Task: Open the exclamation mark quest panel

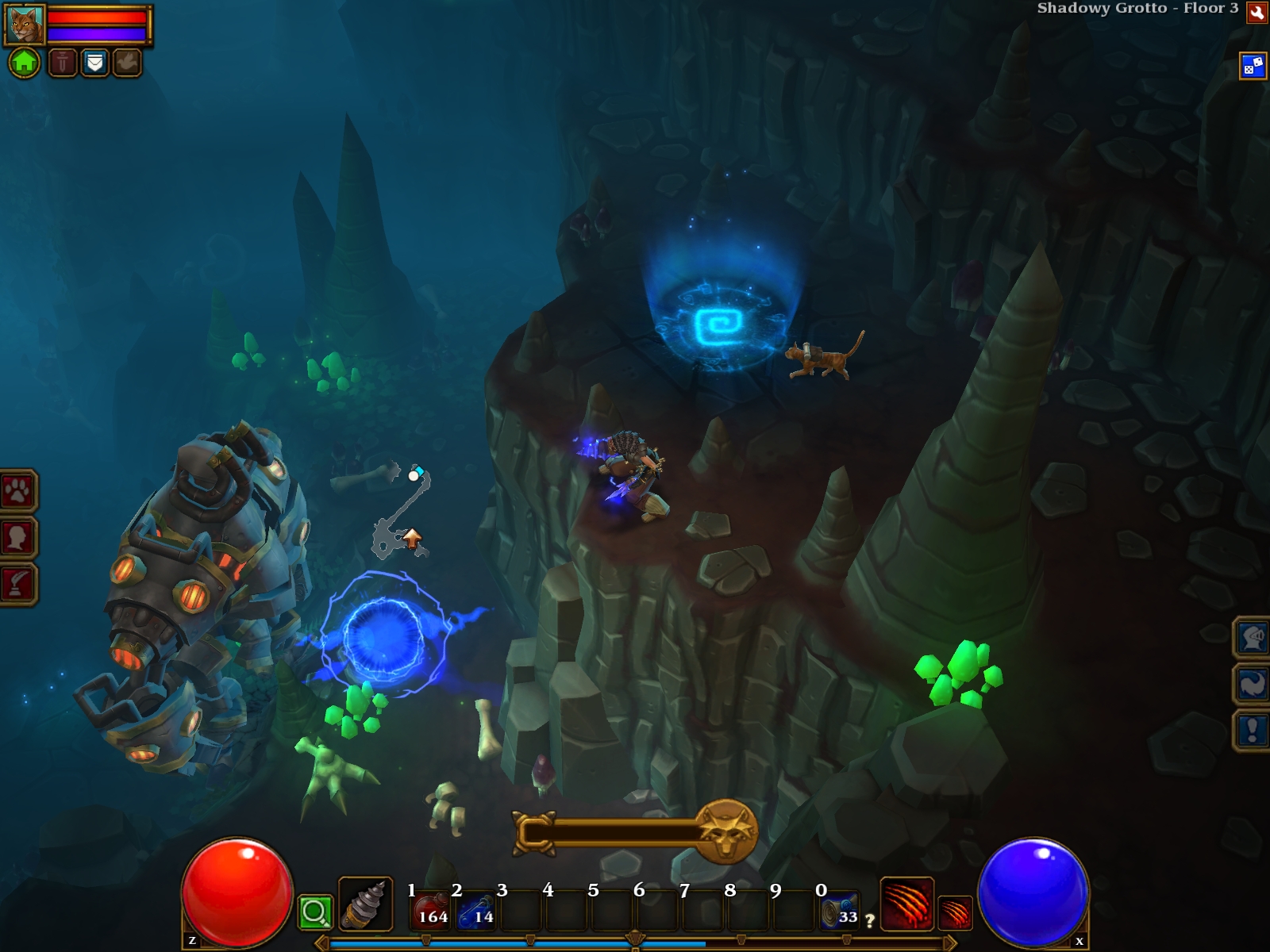Action: point(1253,729)
